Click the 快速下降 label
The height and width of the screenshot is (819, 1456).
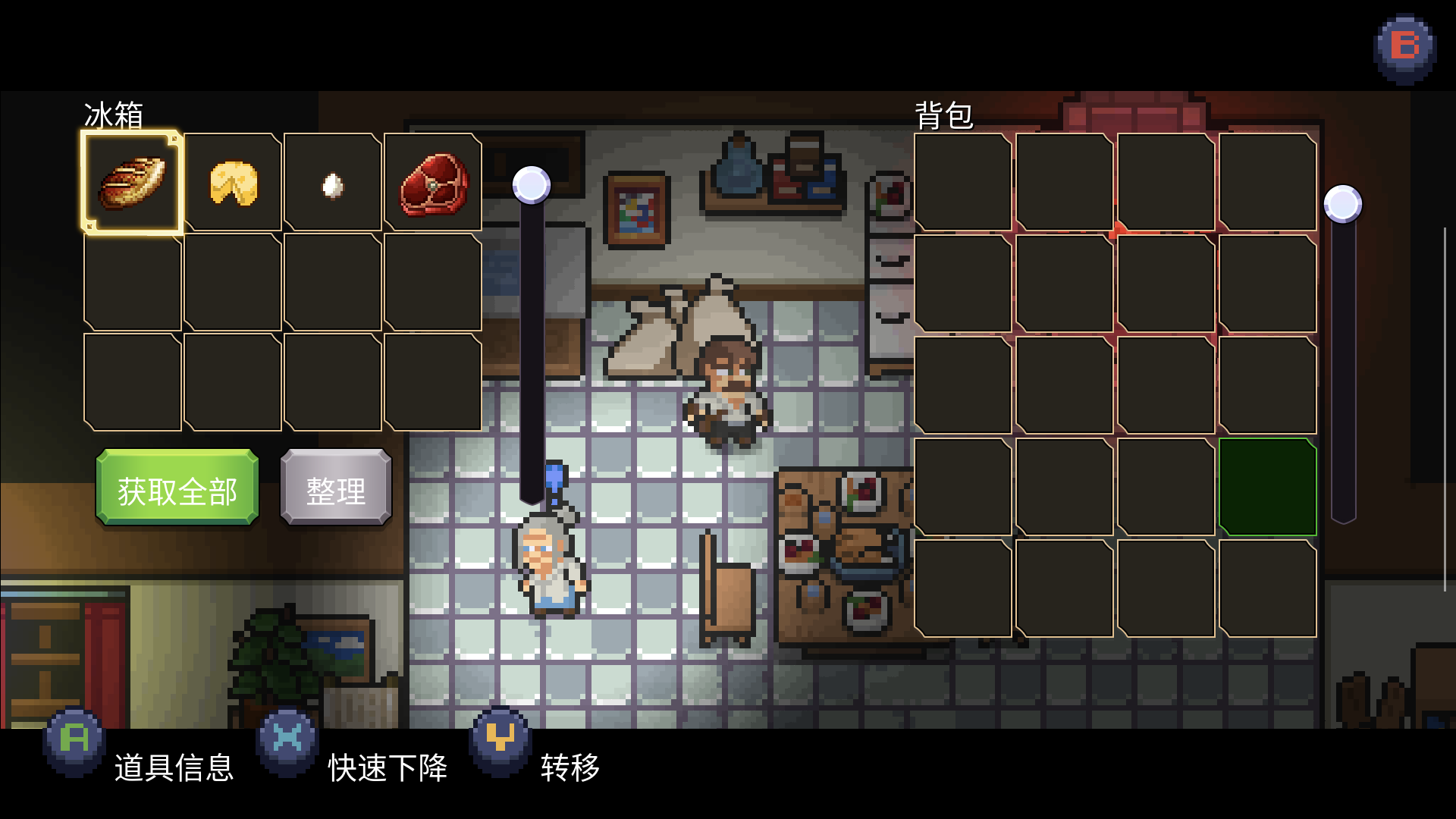pyautogui.click(x=387, y=767)
